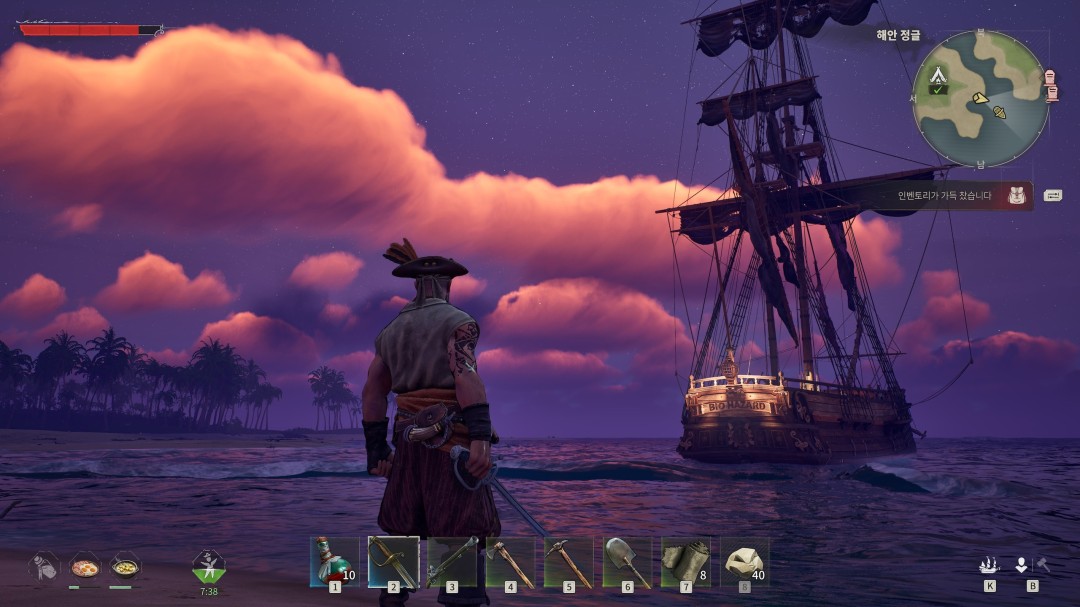The width and height of the screenshot is (1080, 607).
Task: Select the pickaxe hotbar slot
Action: pyautogui.click(x=569, y=561)
